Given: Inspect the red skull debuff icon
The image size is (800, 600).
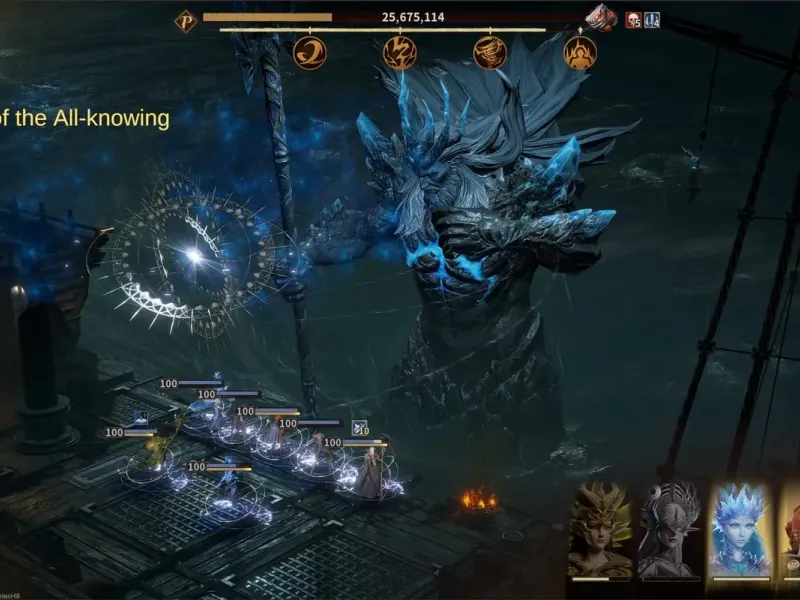Looking at the screenshot, I should coord(633,20).
